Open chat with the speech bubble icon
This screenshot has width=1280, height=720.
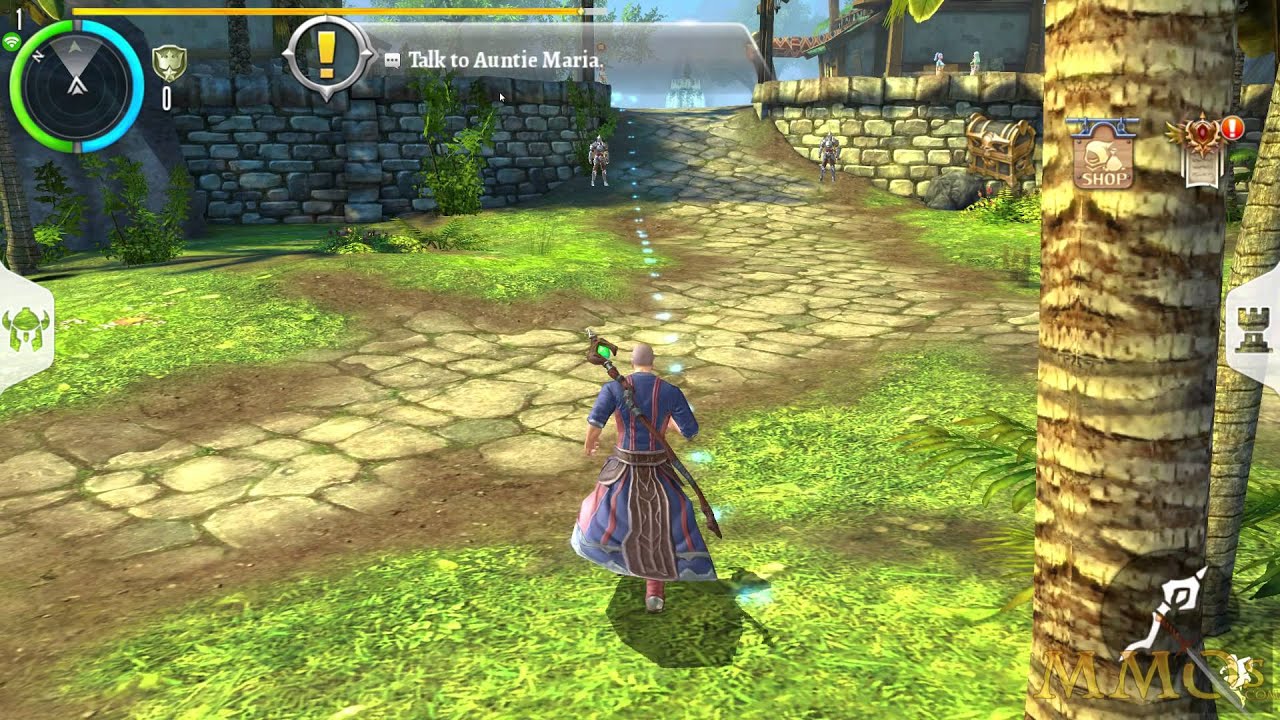[391, 60]
